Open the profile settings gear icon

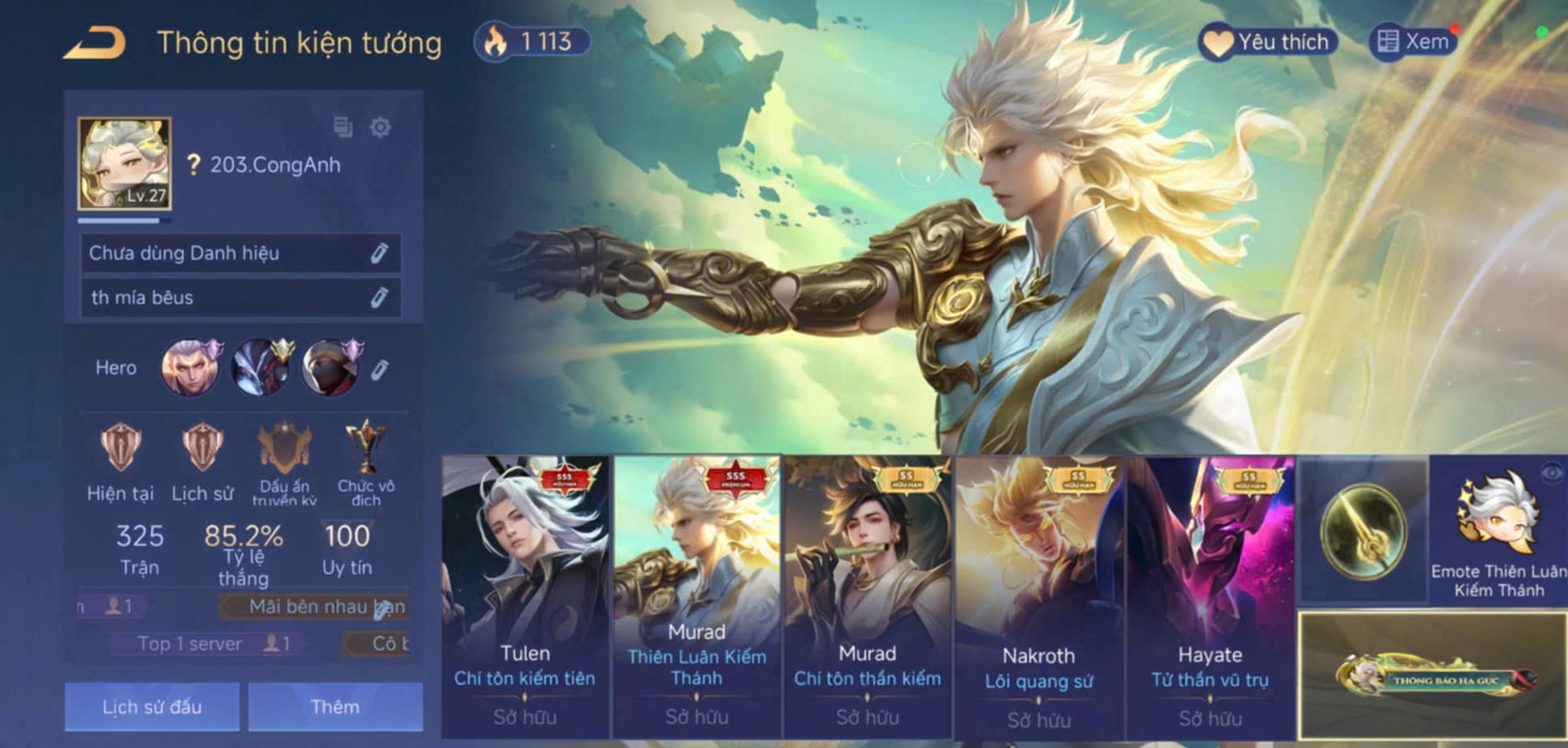click(379, 128)
